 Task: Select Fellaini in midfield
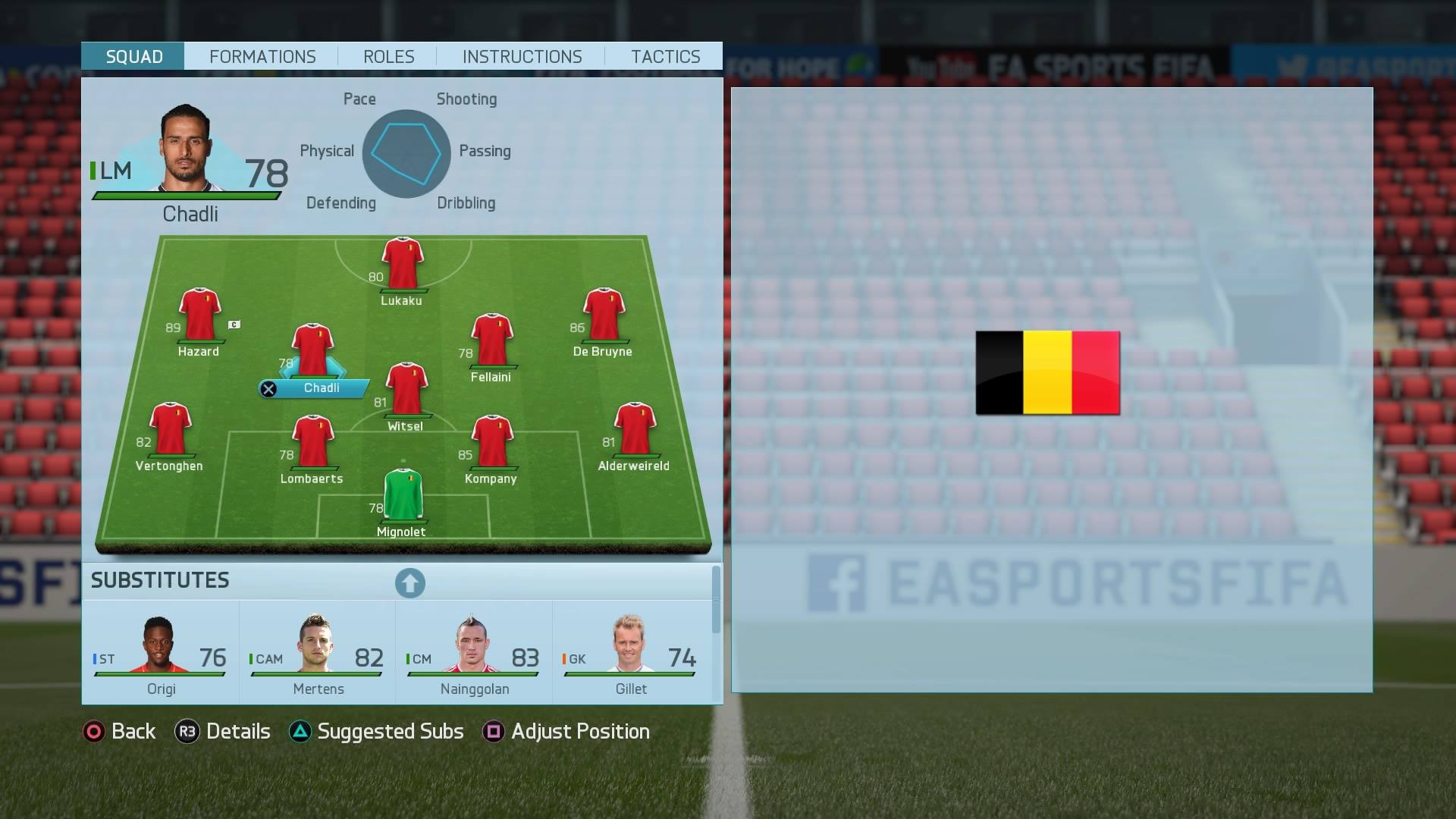click(491, 340)
